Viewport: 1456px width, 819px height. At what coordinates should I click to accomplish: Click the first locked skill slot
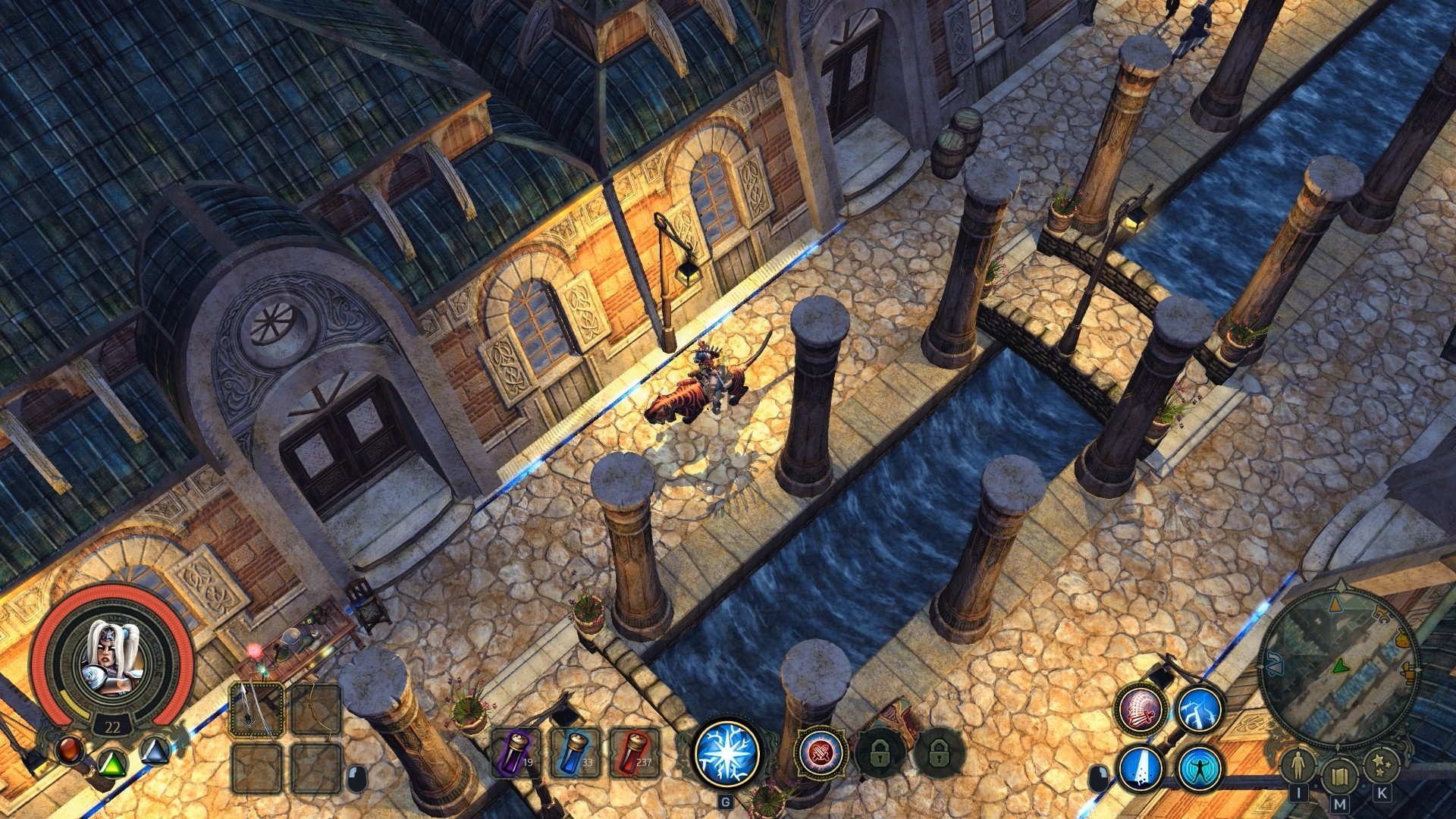(x=878, y=753)
